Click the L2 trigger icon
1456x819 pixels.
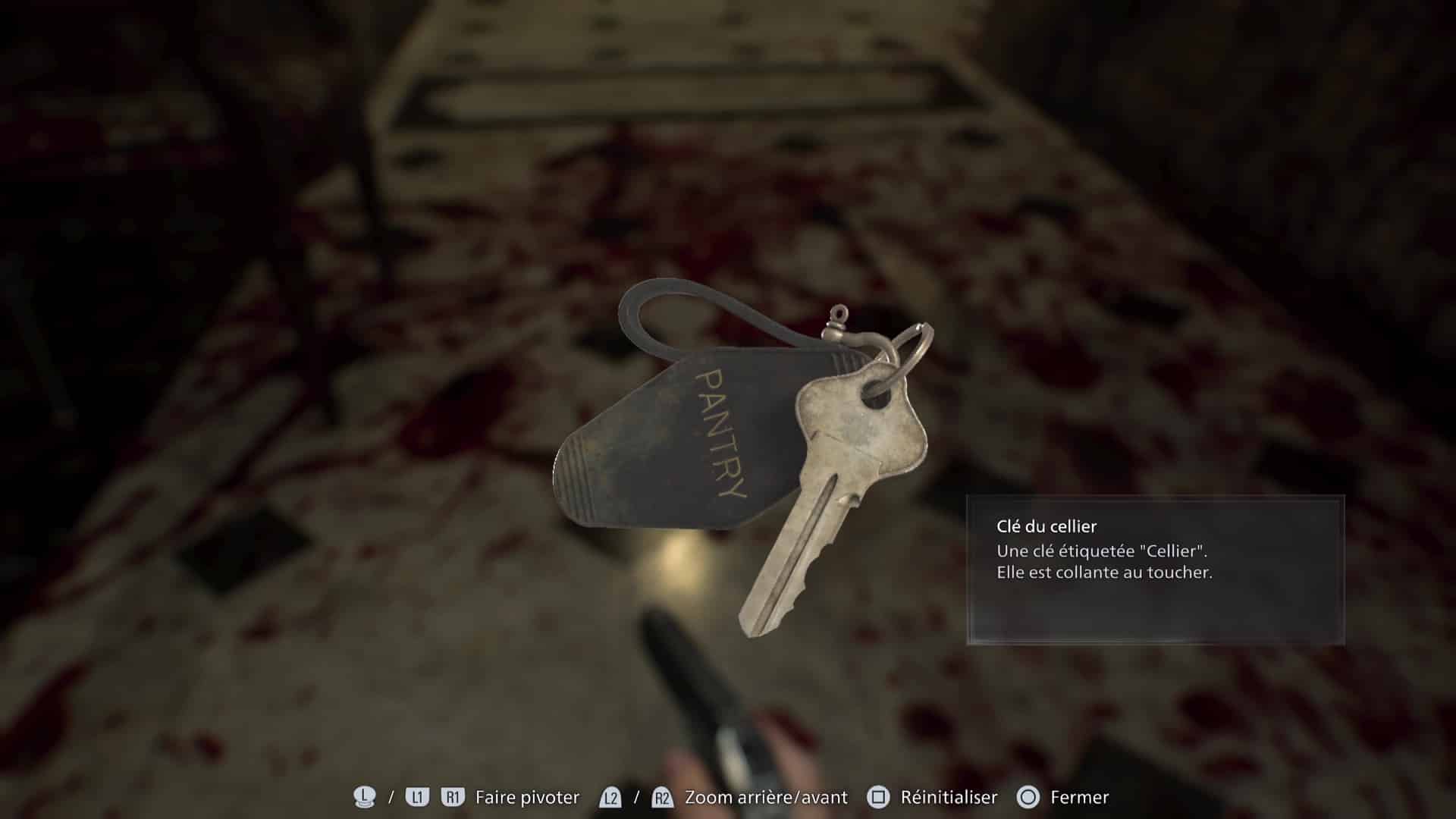pos(611,797)
